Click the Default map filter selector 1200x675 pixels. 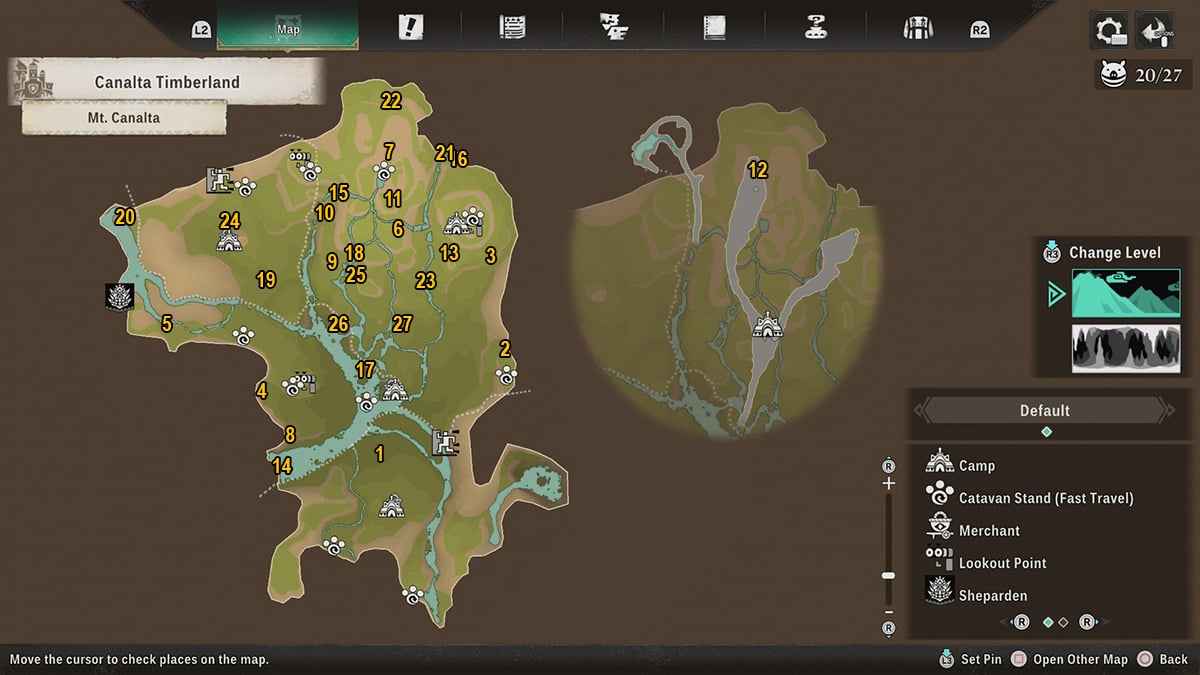(x=1045, y=410)
